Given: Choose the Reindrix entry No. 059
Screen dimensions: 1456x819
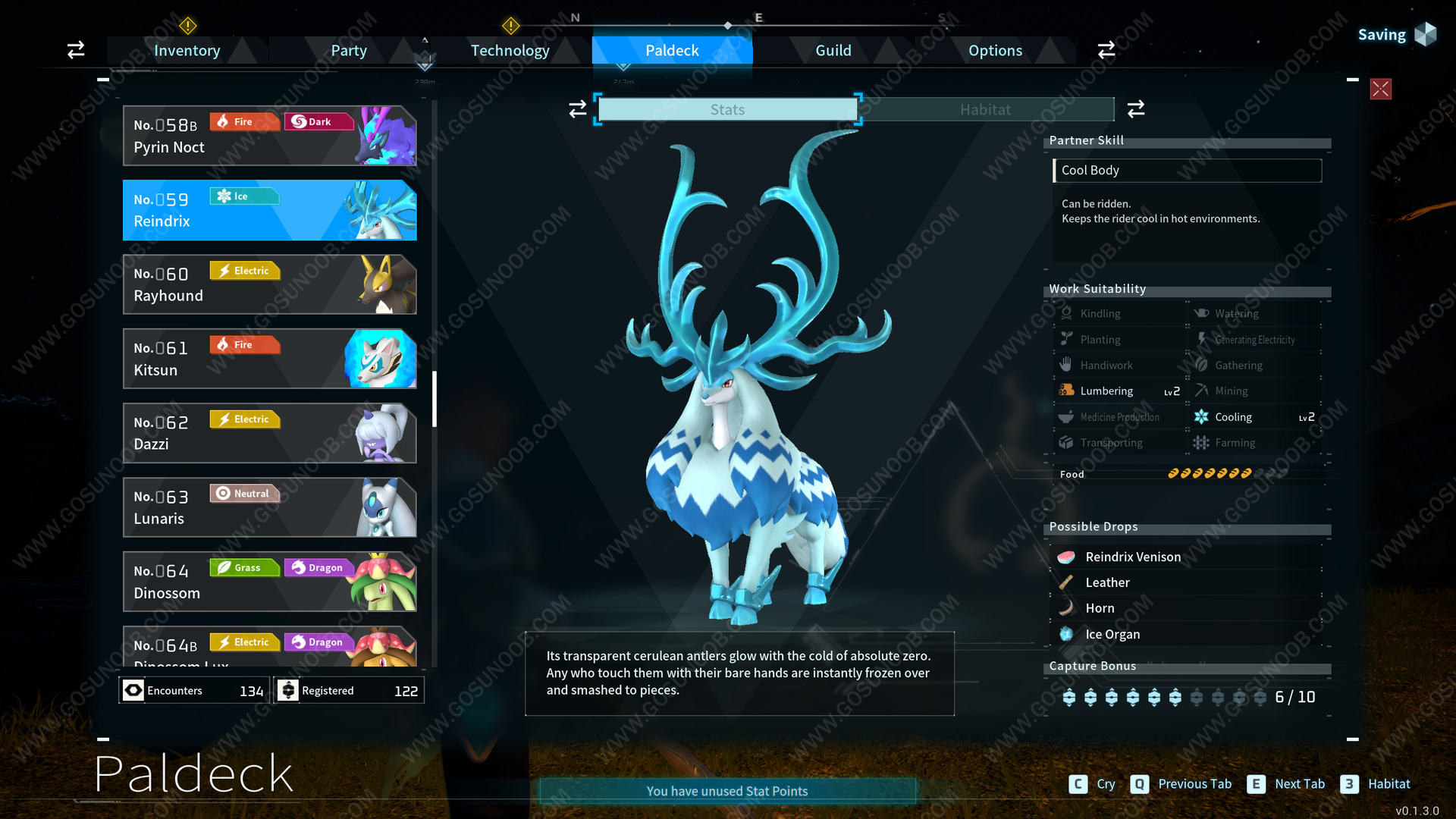Looking at the screenshot, I should [x=269, y=210].
